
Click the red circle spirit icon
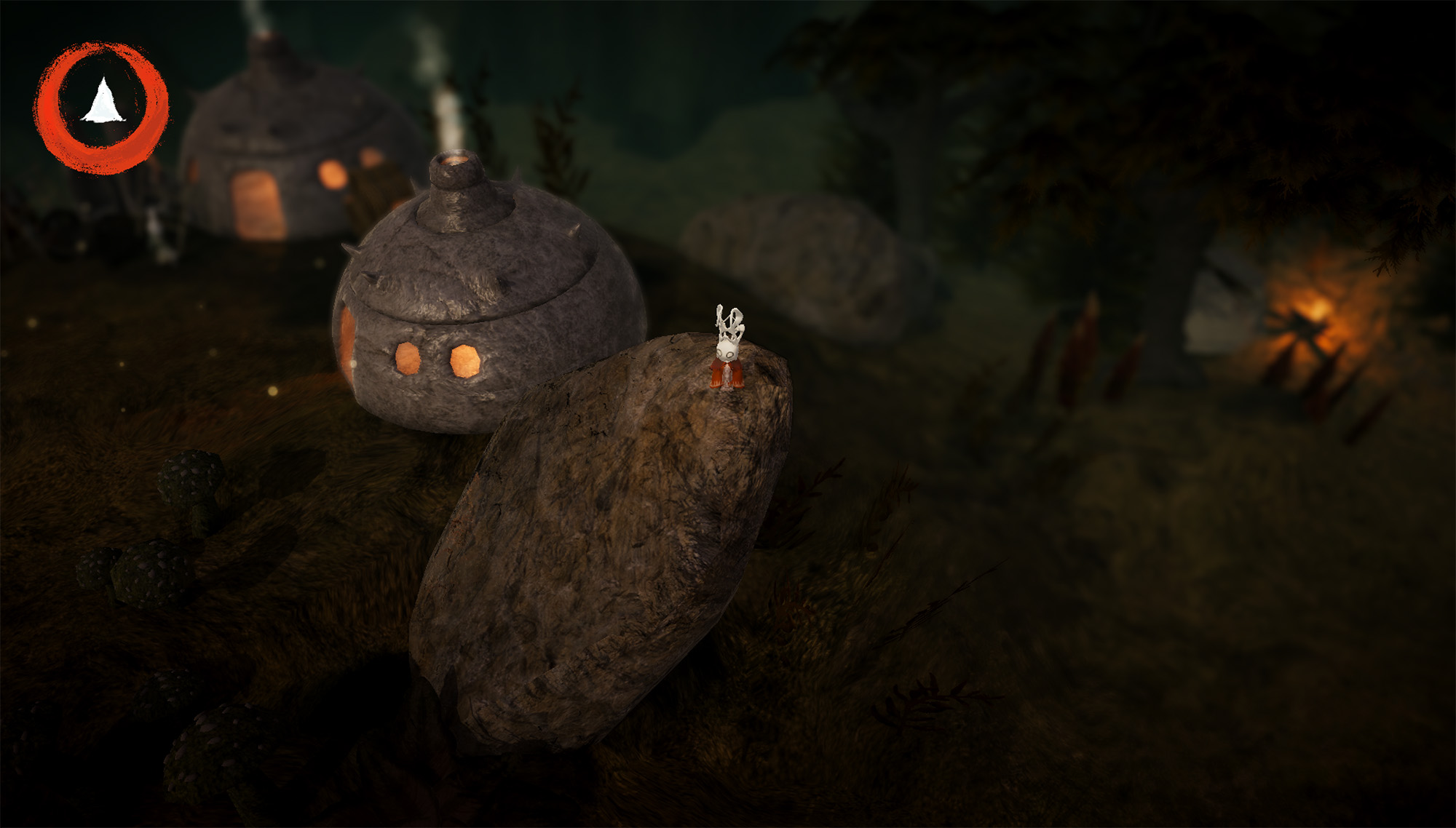tap(102, 107)
